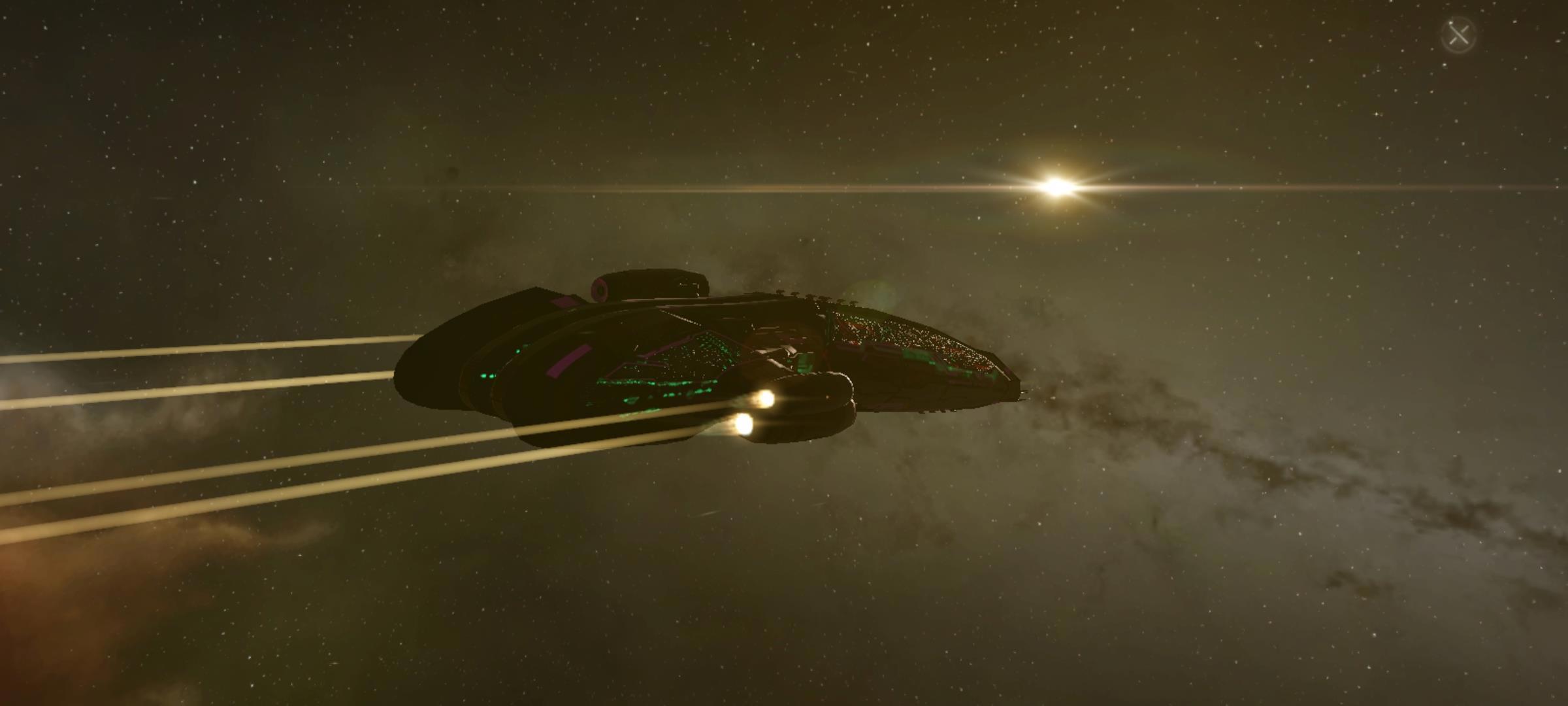This screenshot has width=1568, height=706.
Task: Close the ship view with the X button
Action: pyautogui.click(x=1458, y=35)
